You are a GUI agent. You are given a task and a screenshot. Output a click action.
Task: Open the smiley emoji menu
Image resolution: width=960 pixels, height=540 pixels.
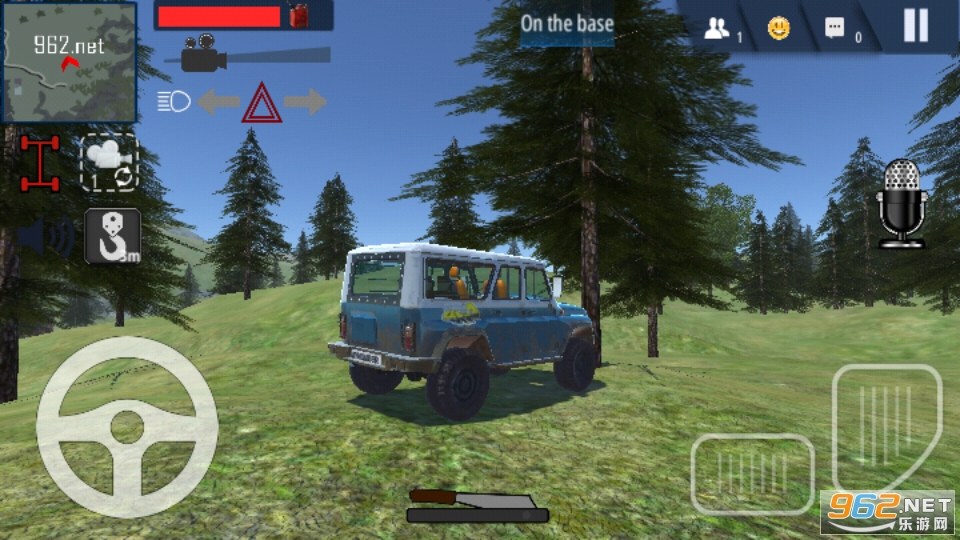pyautogui.click(x=778, y=29)
